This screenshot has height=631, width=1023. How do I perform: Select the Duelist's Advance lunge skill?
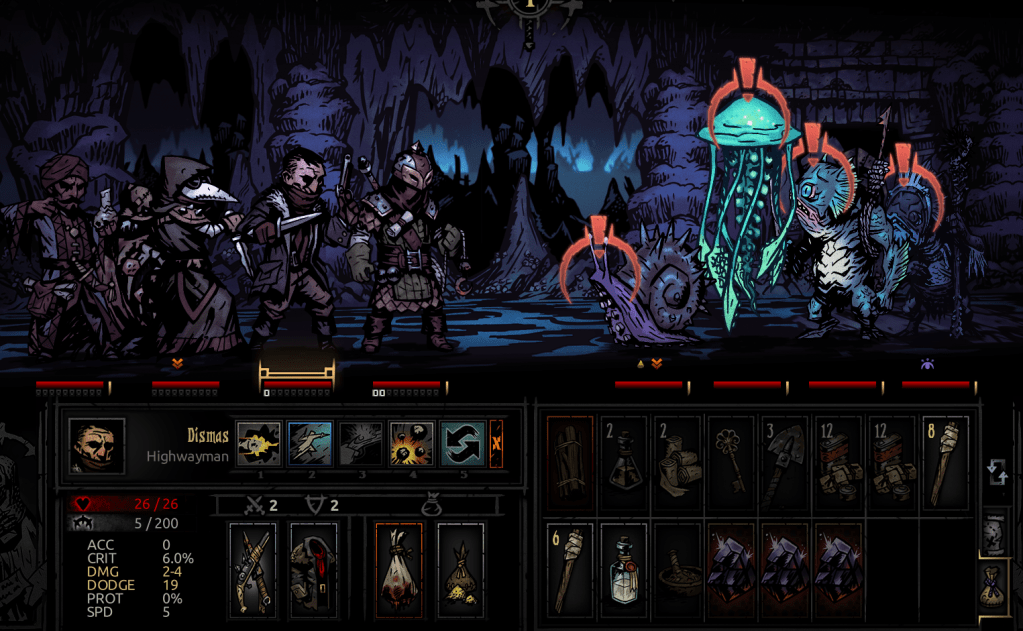(309, 443)
